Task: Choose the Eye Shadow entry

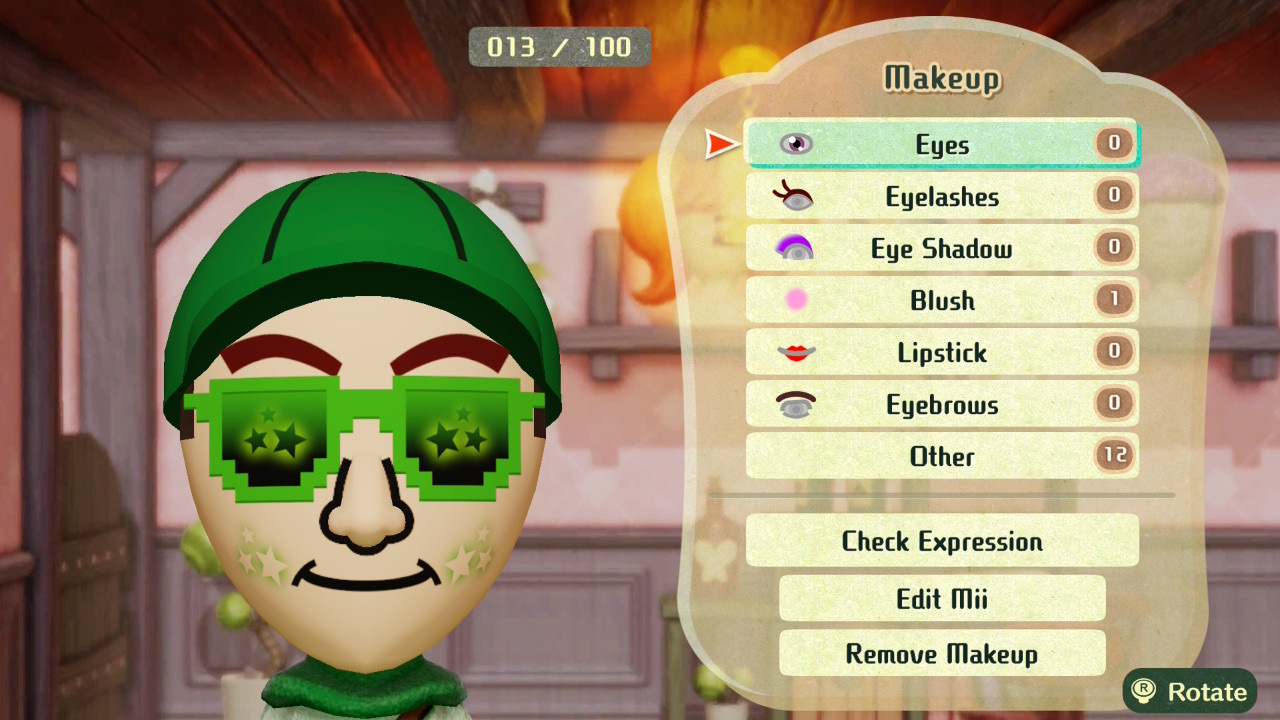Action: pos(941,249)
